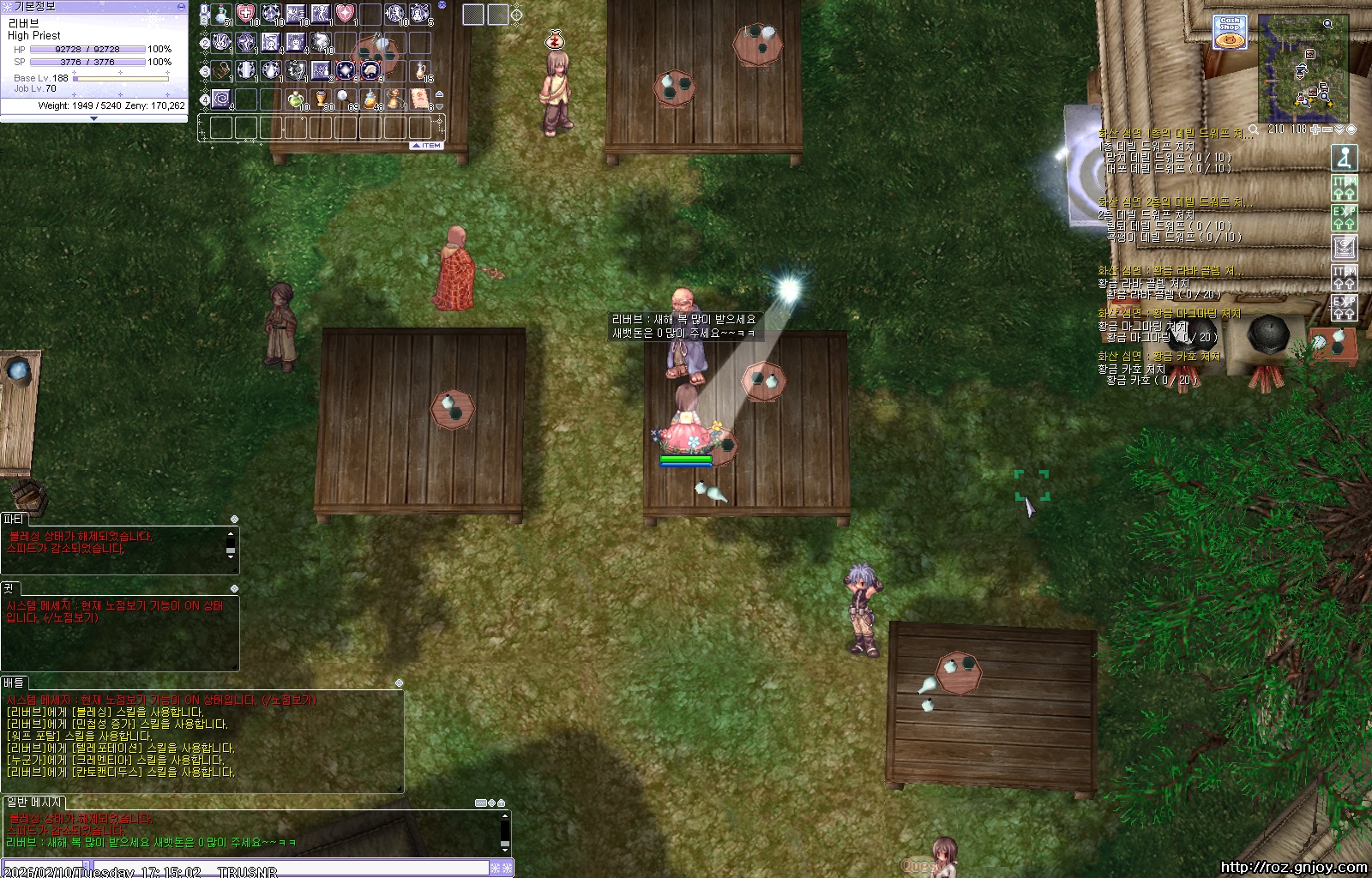Viewport: 1372px width, 878px height.
Task: Collapse the basic info panel with minus button
Action: [x=181, y=6]
